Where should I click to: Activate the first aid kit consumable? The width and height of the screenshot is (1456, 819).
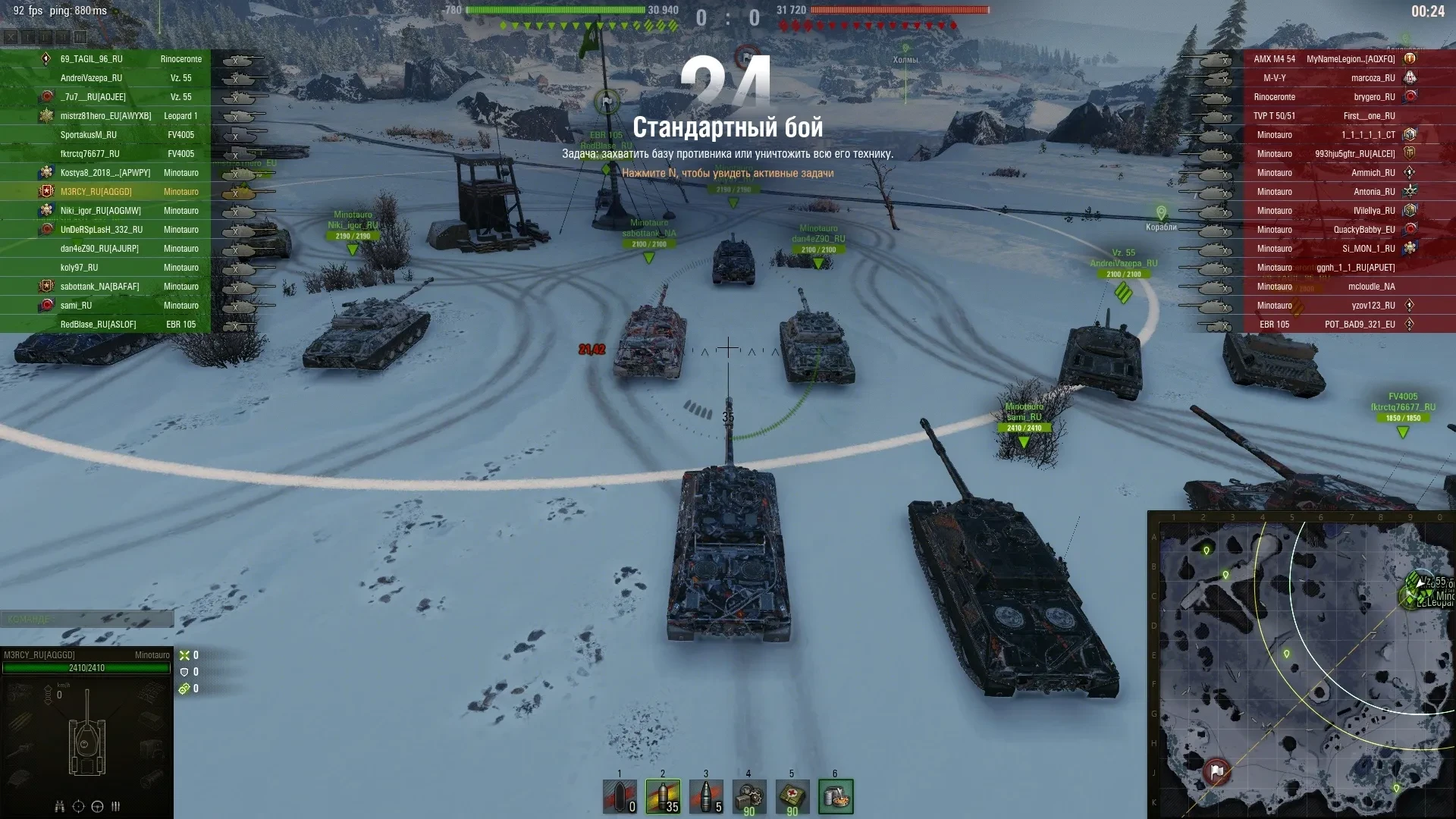792,796
